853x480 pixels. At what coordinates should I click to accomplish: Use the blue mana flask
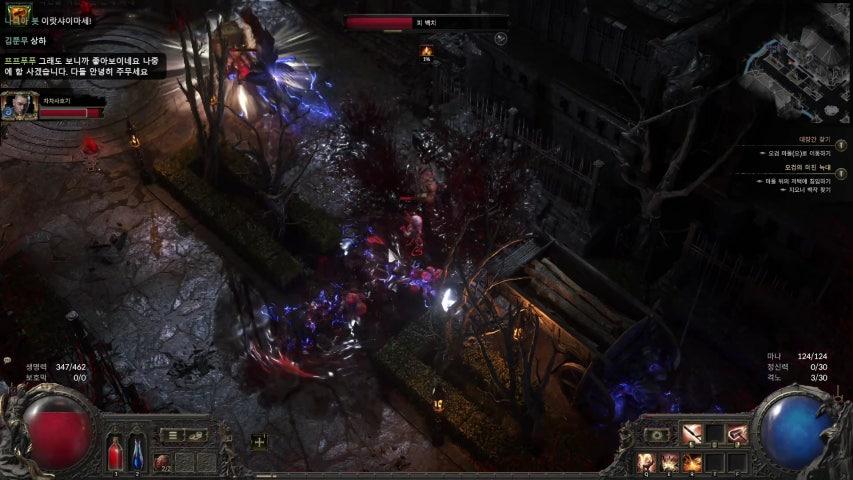(138, 453)
